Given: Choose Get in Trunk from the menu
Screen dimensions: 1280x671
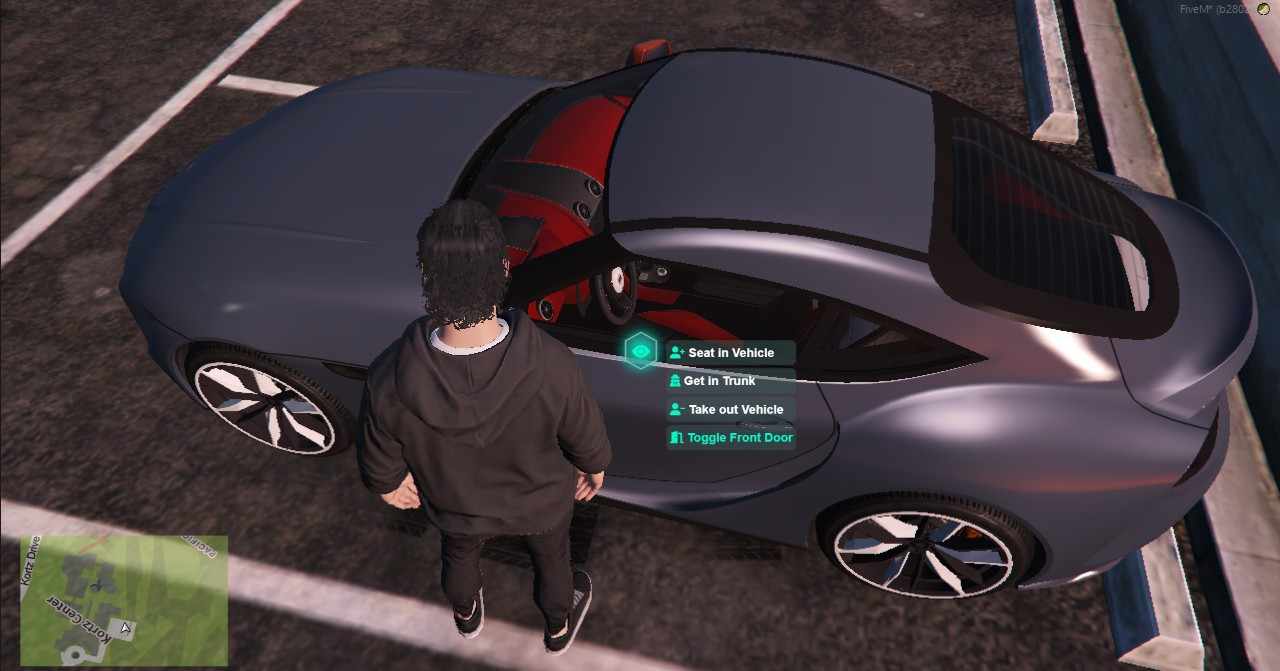Looking at the screenshot, I should [x=731, y=381].
